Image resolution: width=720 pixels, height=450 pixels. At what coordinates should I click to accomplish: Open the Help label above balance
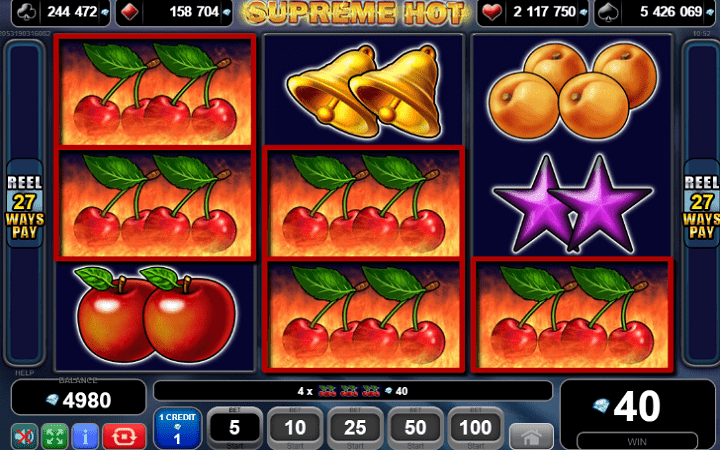23,373
